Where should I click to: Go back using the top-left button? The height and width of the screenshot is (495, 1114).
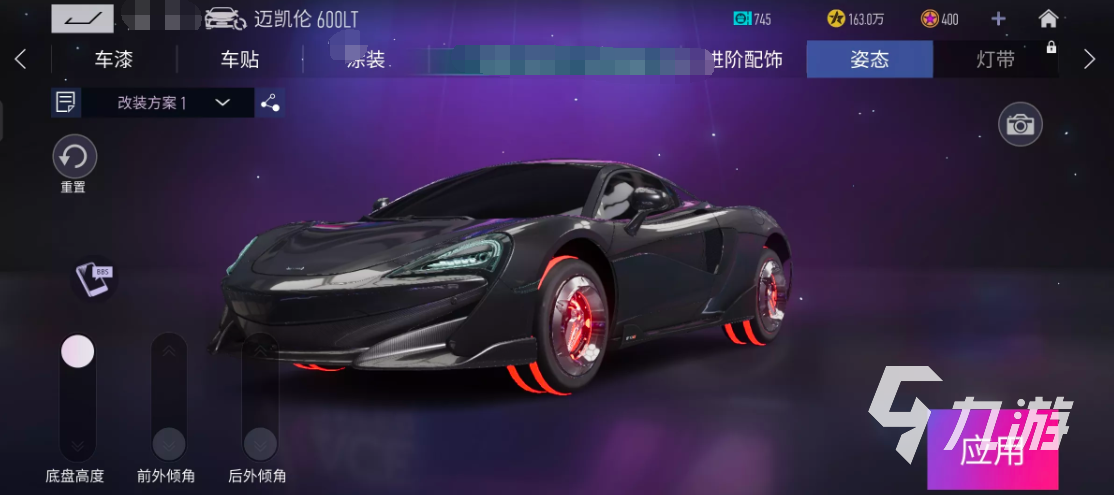tap(82, 18)
